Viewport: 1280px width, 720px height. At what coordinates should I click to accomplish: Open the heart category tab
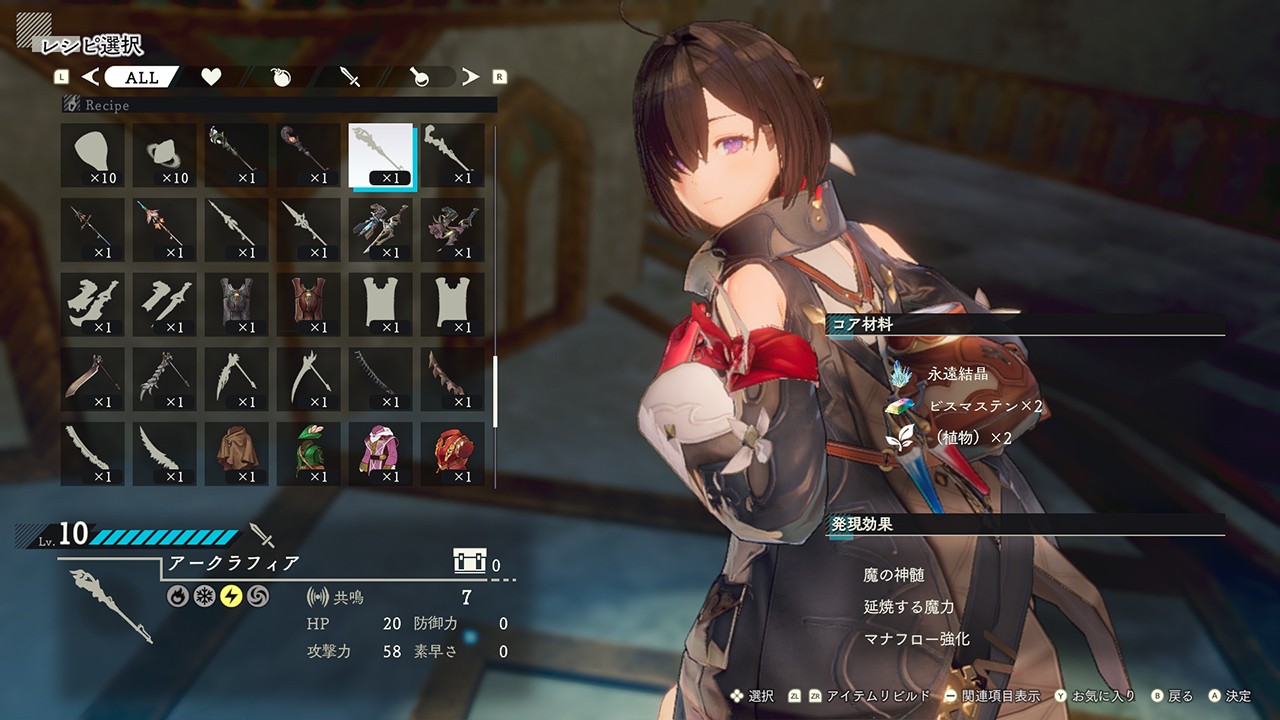tap(211, 77)
